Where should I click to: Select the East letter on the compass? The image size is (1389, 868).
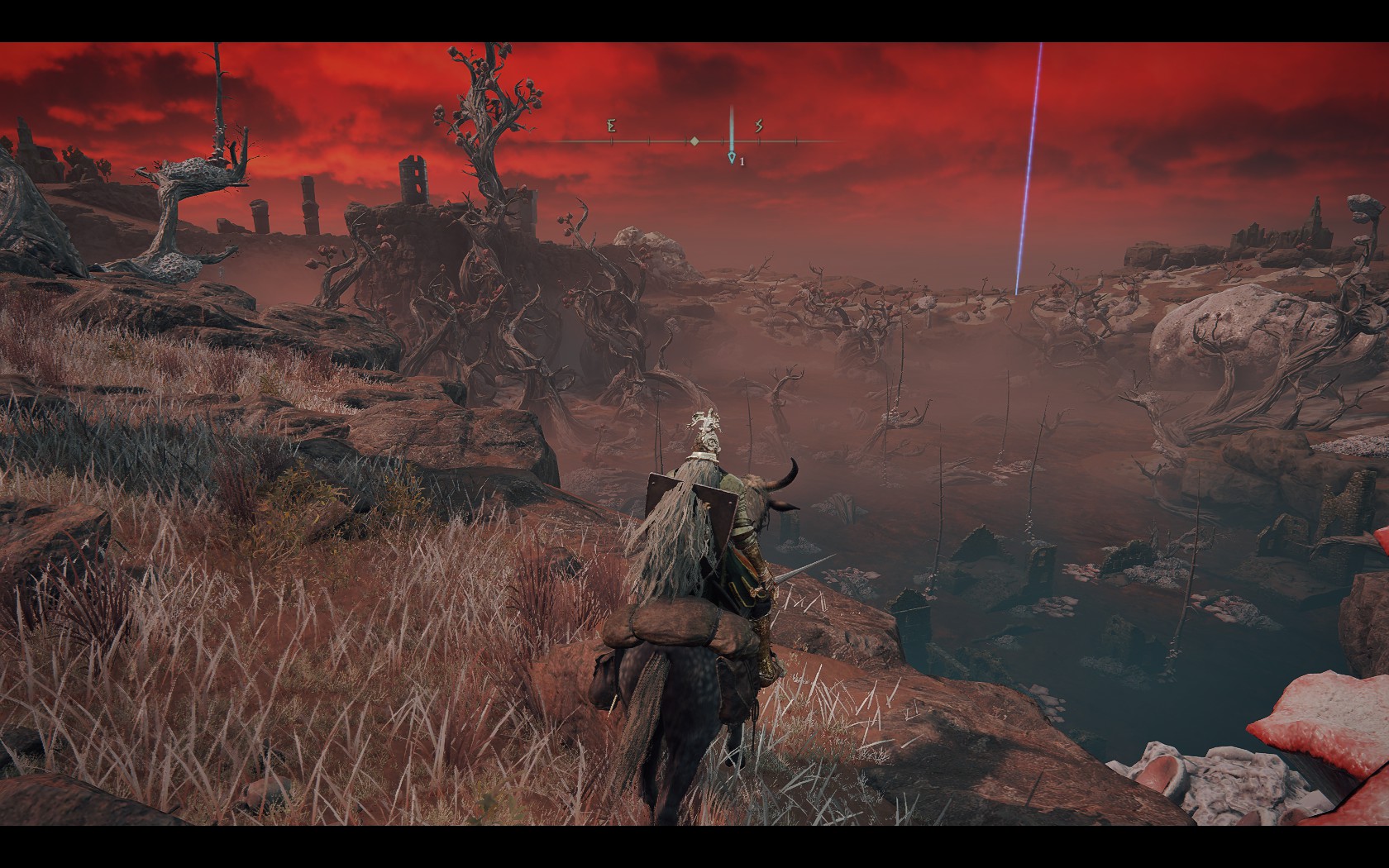612,126
